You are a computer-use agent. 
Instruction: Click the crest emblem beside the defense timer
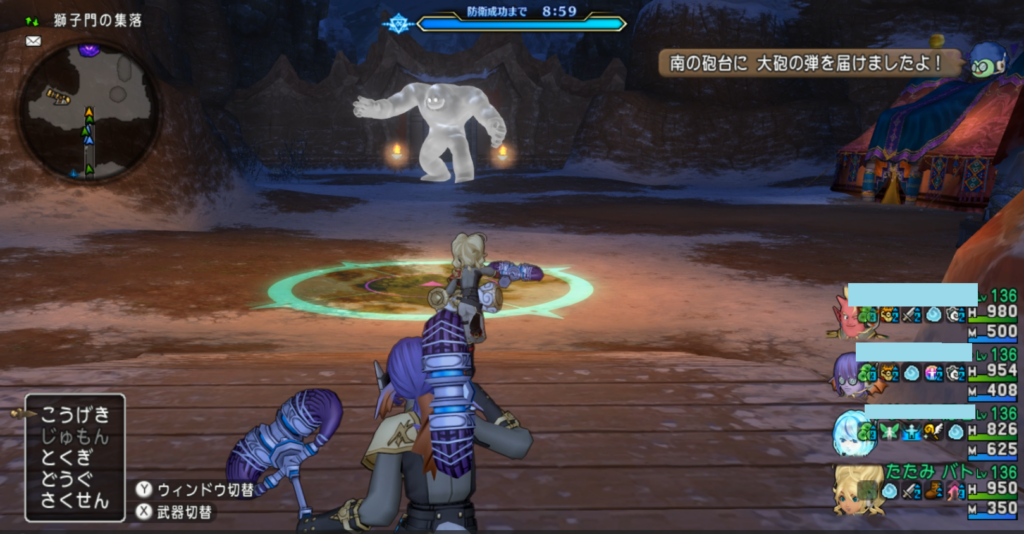tap(398, 22)
